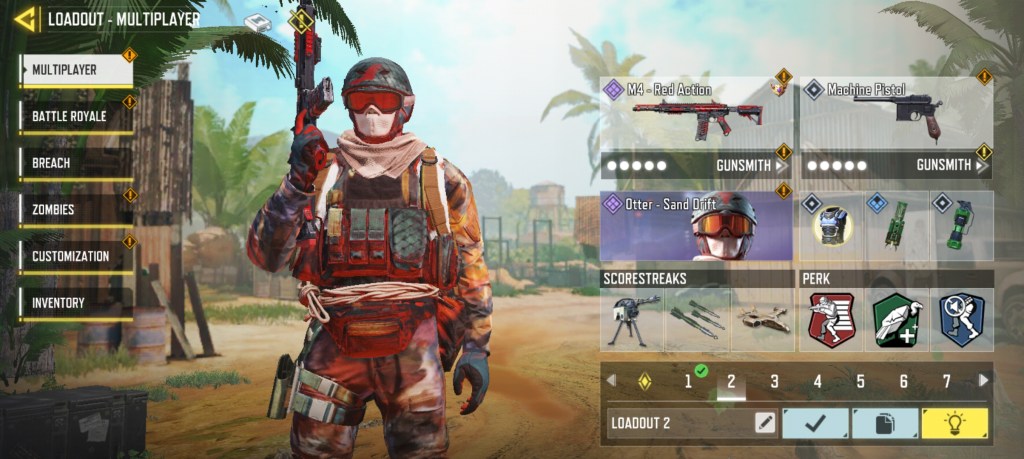1024x459 pixels.
Task: Rename Loadout 2 with the pencil icon
Action: 765,423
